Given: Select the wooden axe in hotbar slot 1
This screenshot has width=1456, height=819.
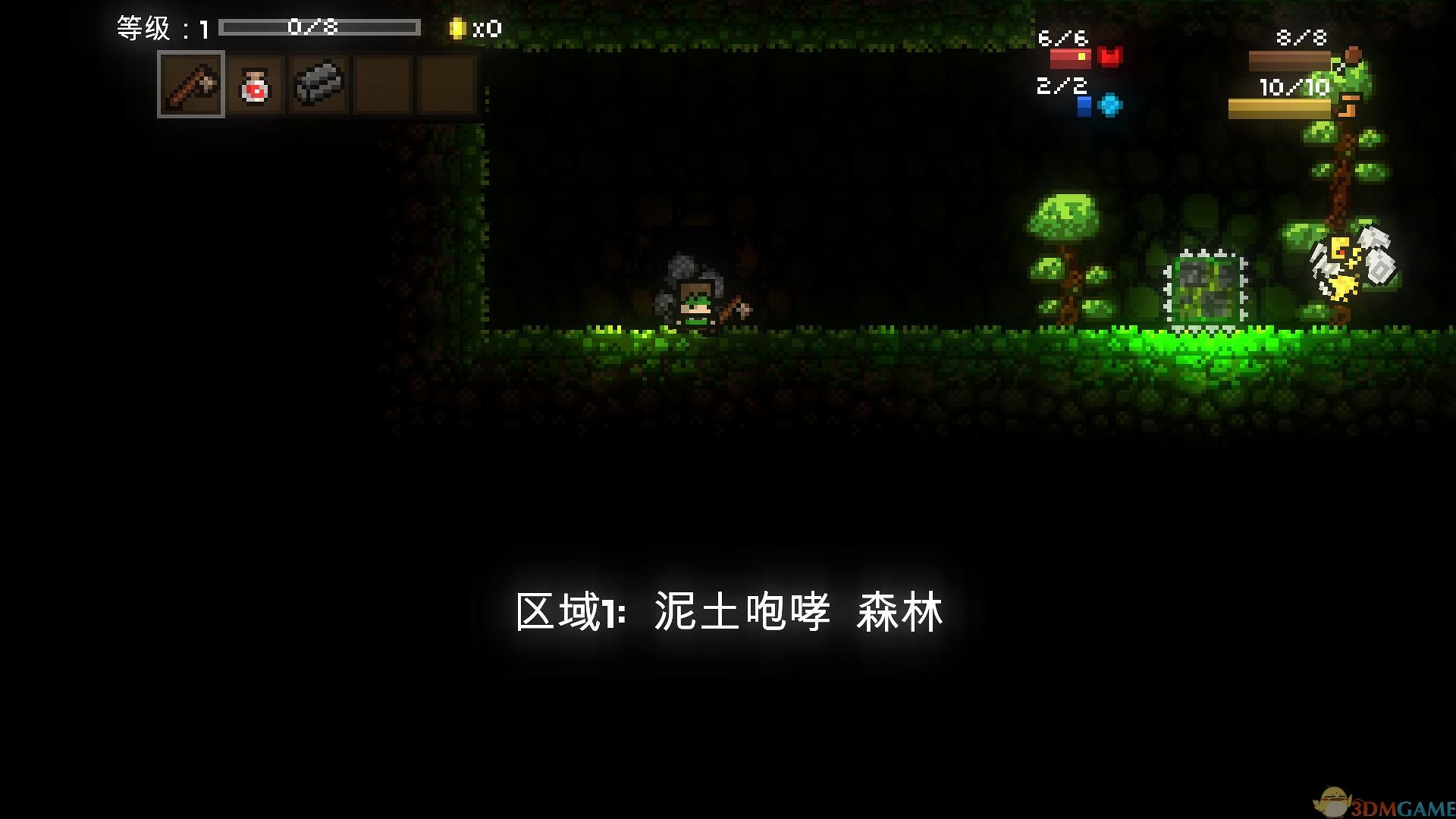Looking at the screenshot, I should 190,85.
